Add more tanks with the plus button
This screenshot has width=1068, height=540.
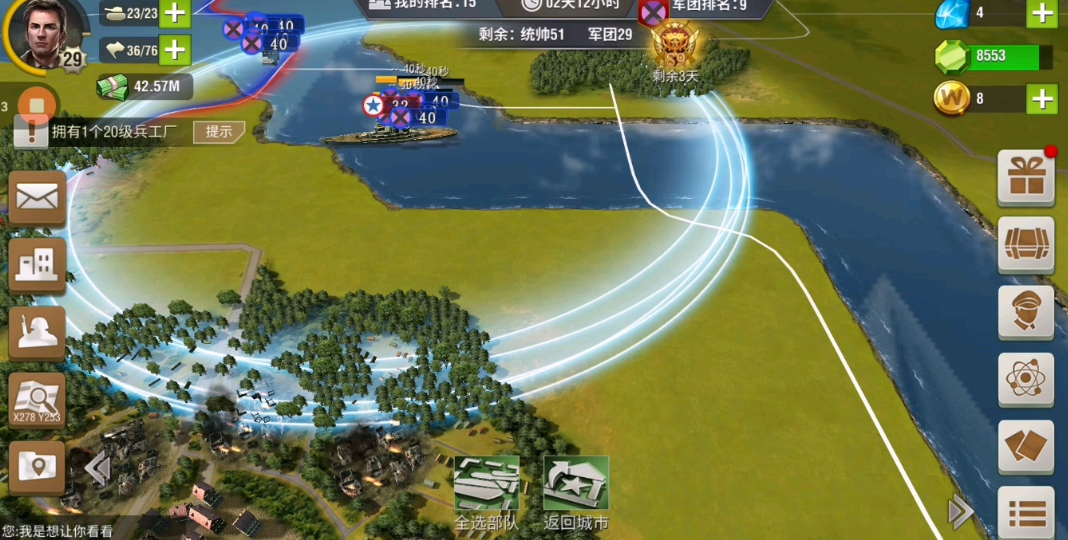click(175, 13)
